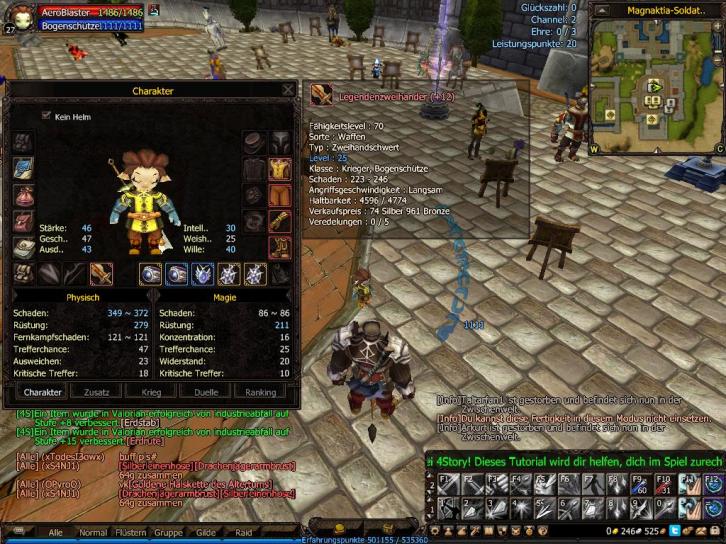Choose the Raid chat tab
This screenshot has width=726, height=544.
tap(244, 533)
